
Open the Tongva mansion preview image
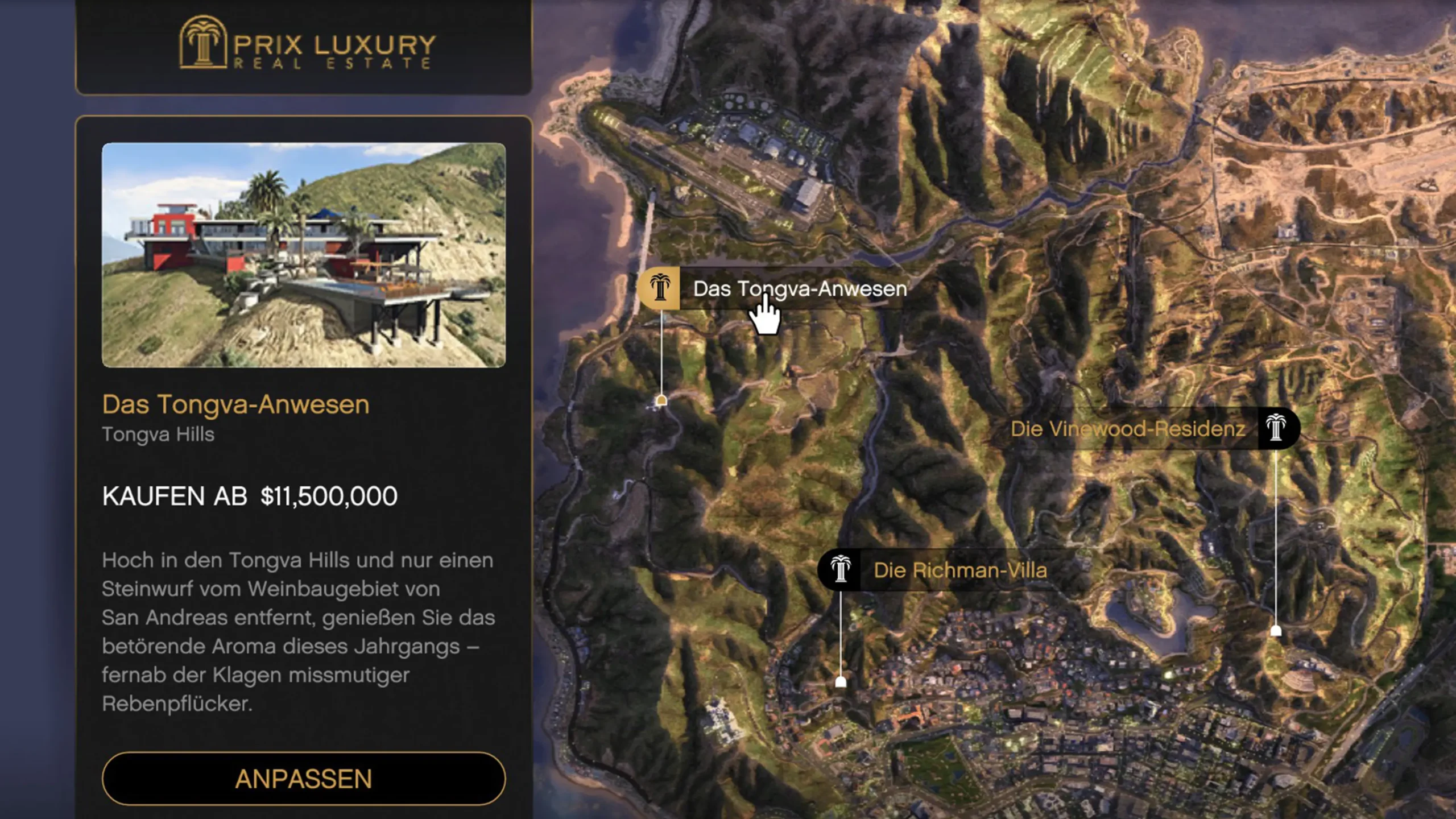(x=303, y=255)
